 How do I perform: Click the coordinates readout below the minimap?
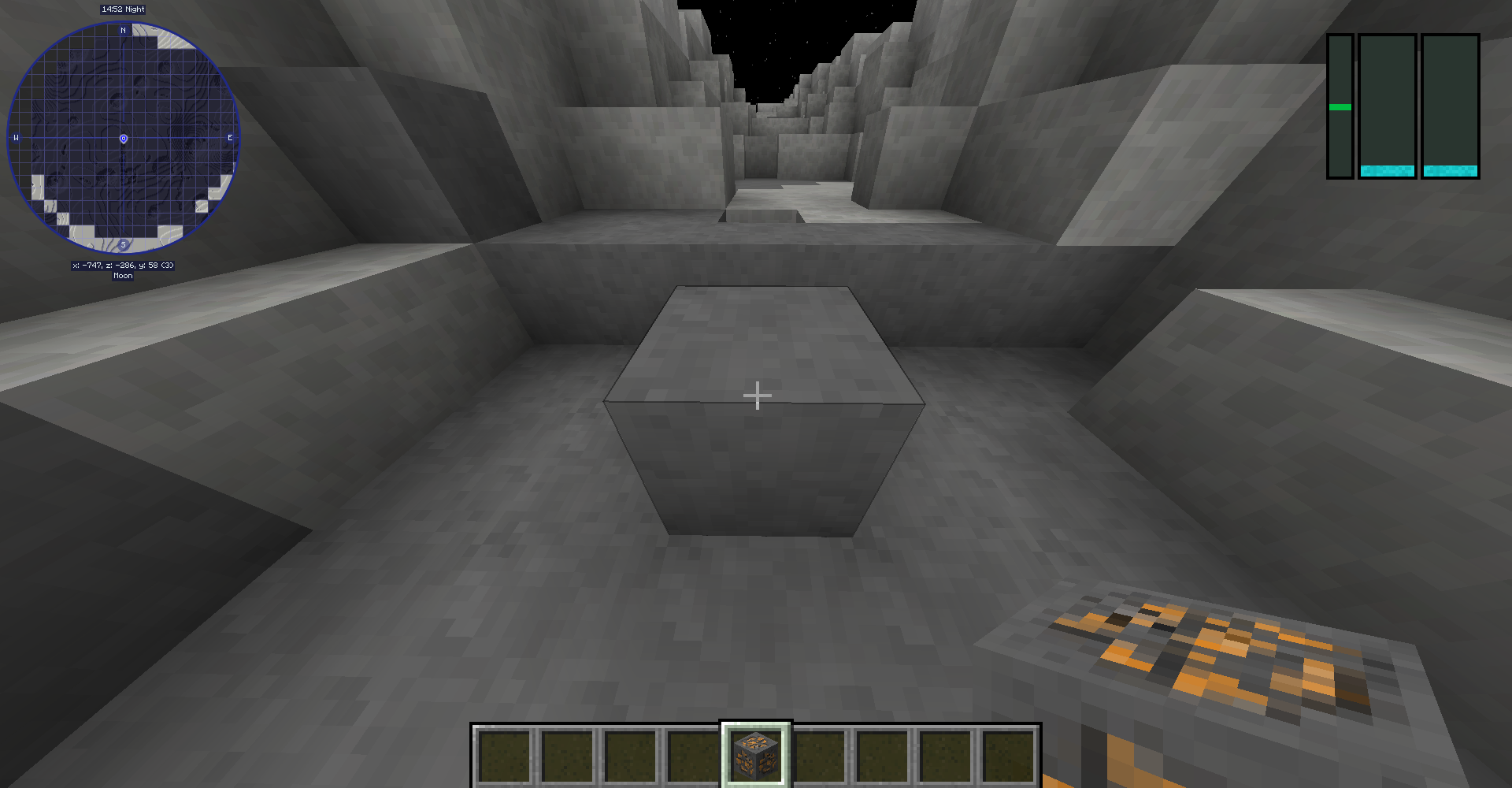coord(122,266)
